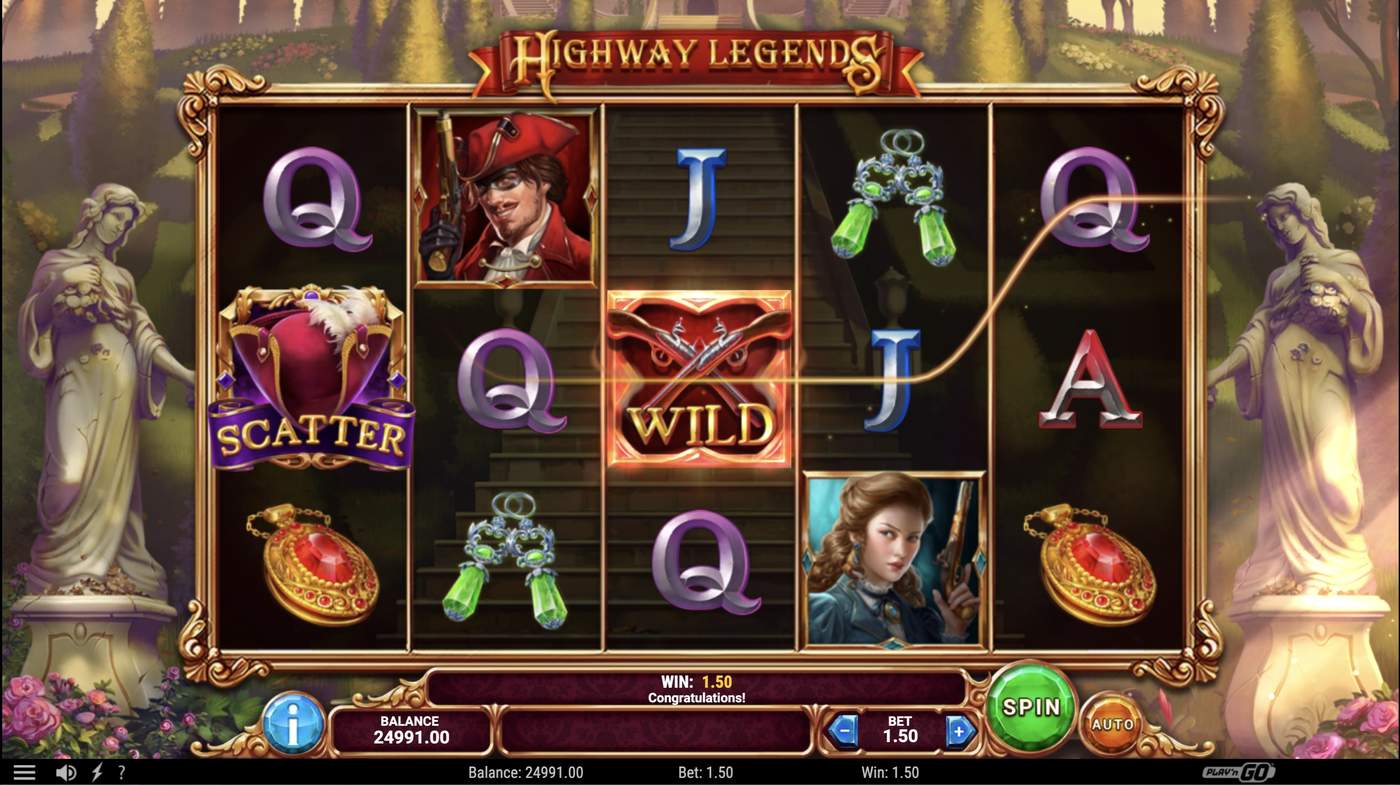Mute the game sound
Screen dimensions: 1400x785
tap(65, 770)
